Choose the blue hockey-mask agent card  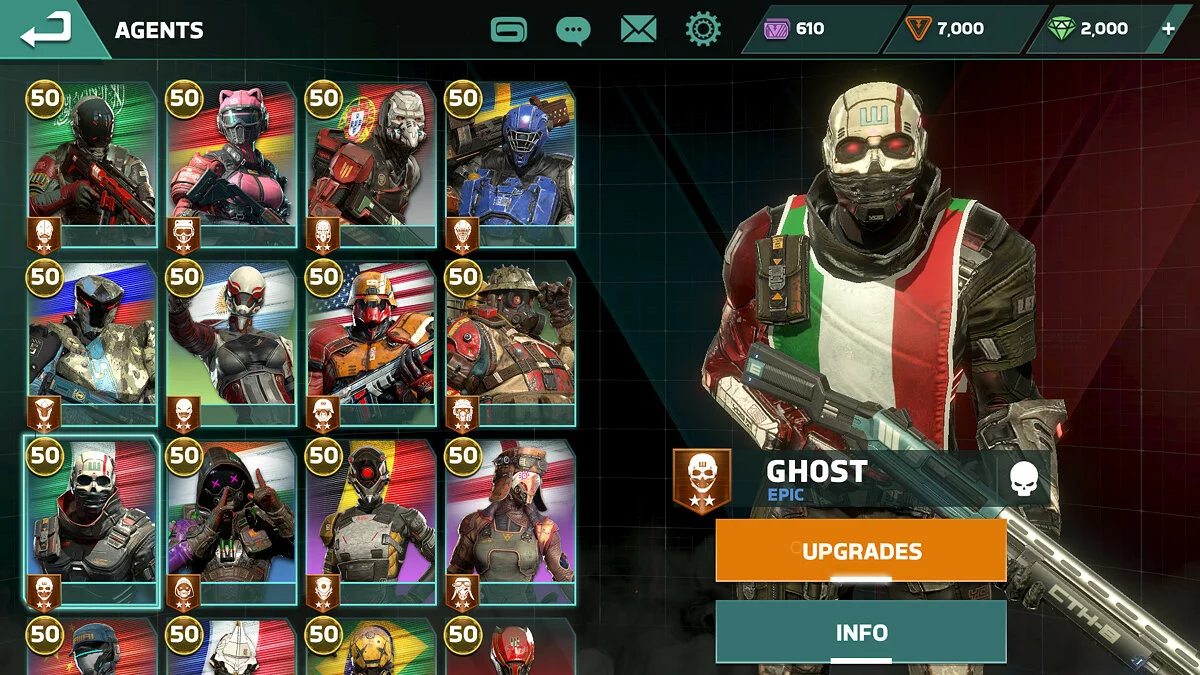pos(510,165)
